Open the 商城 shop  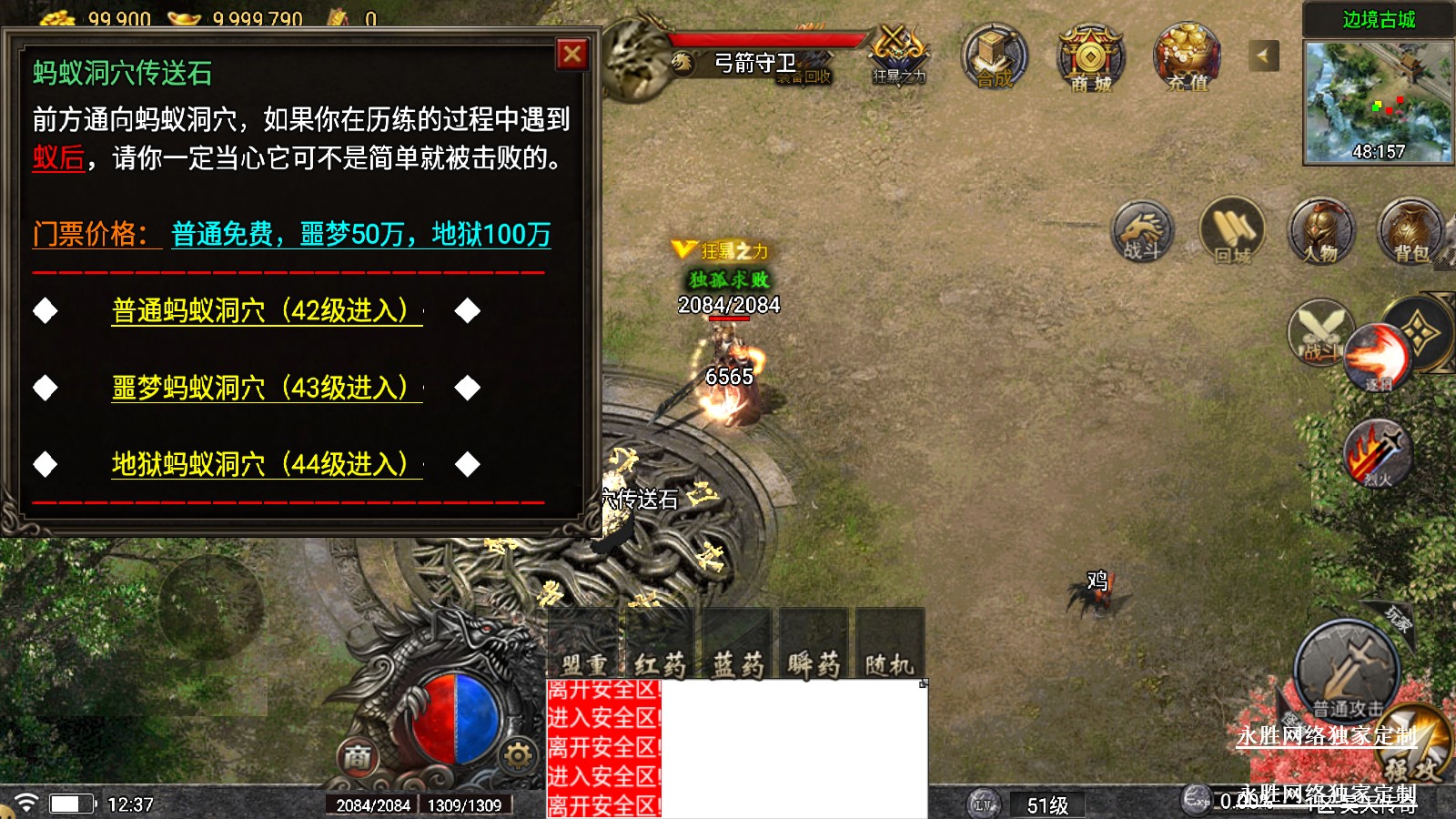click(1090, 57)
